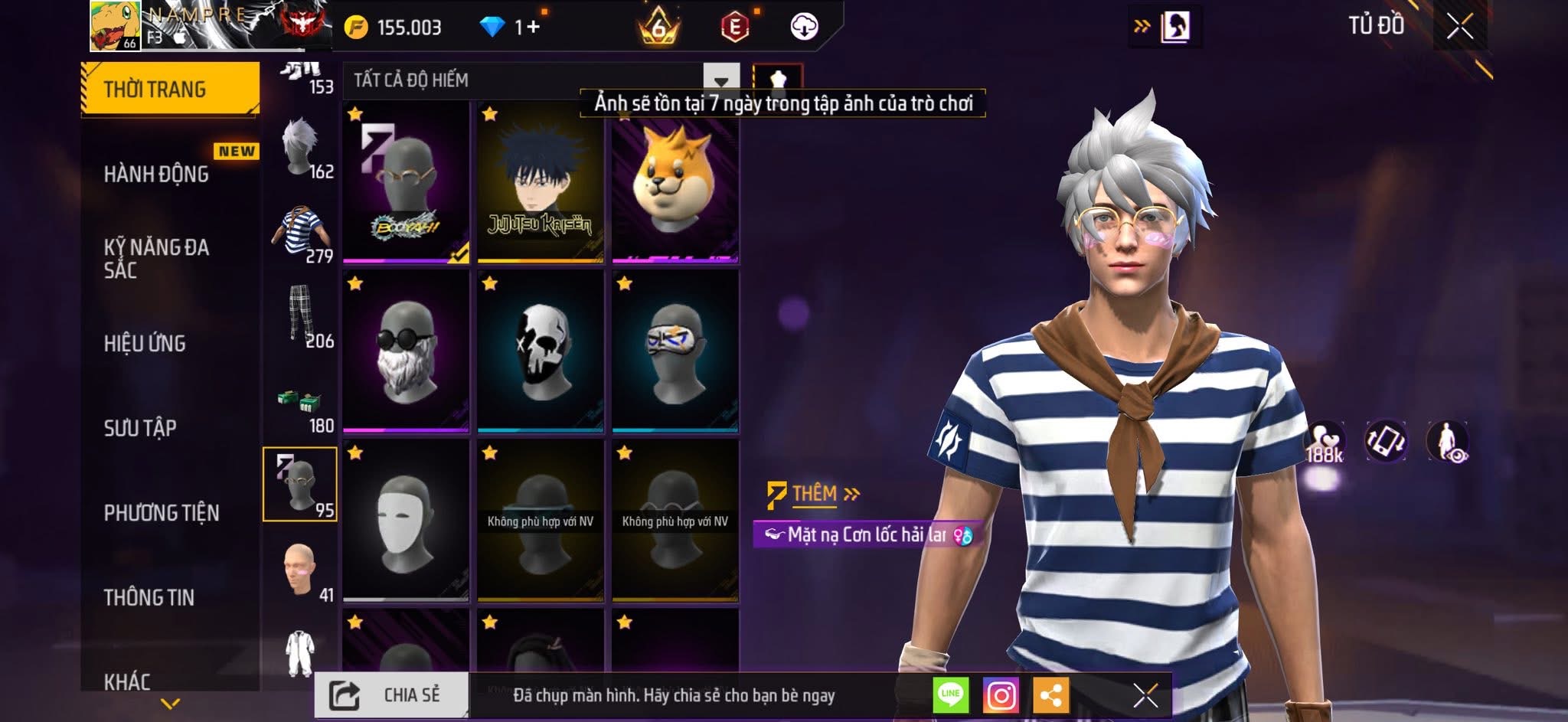Equip the Jujutsu Kaisen head item
This screenshot has width=1568, height=722.
pos(541,184)
